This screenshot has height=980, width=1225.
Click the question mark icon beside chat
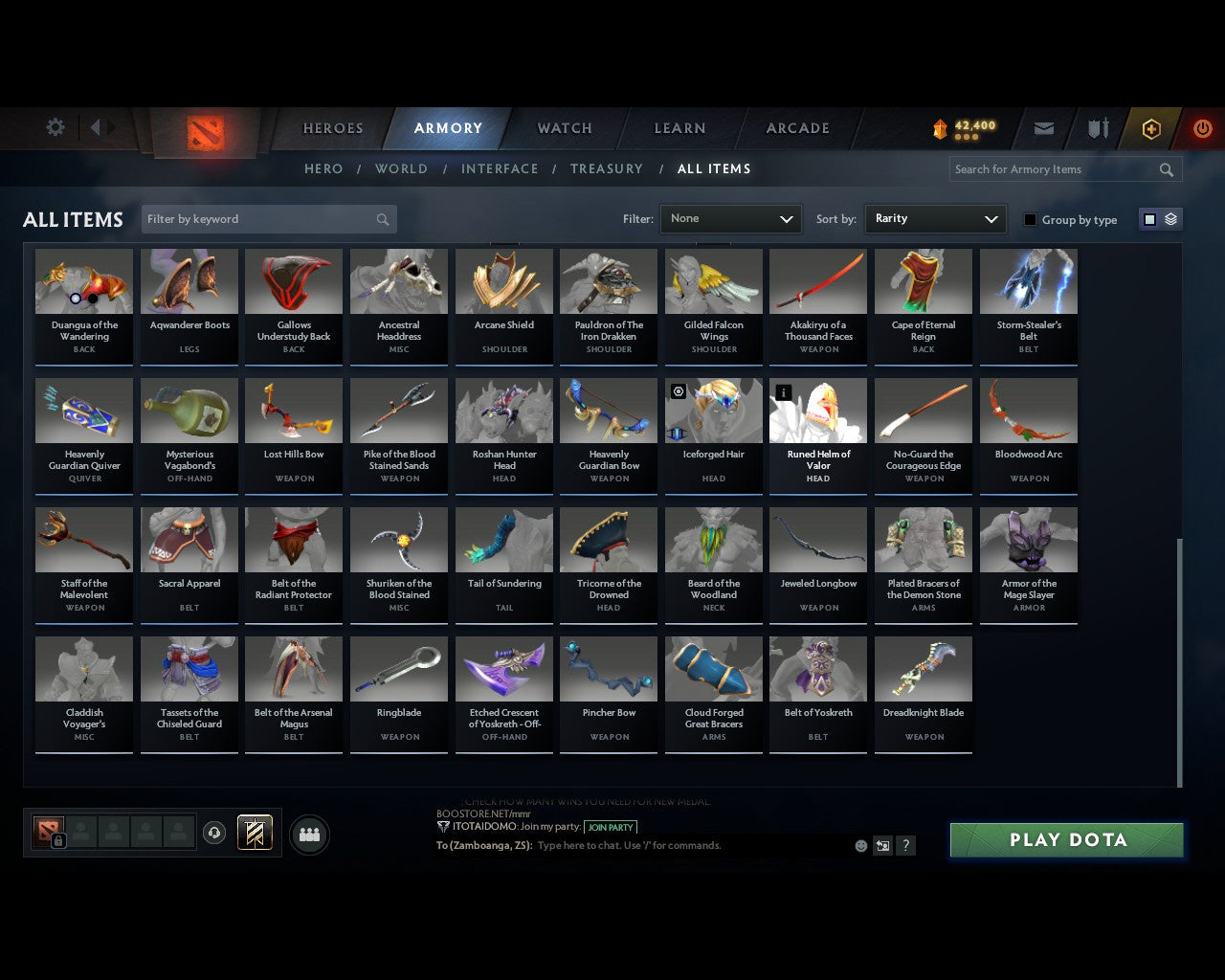pos(905,845)
